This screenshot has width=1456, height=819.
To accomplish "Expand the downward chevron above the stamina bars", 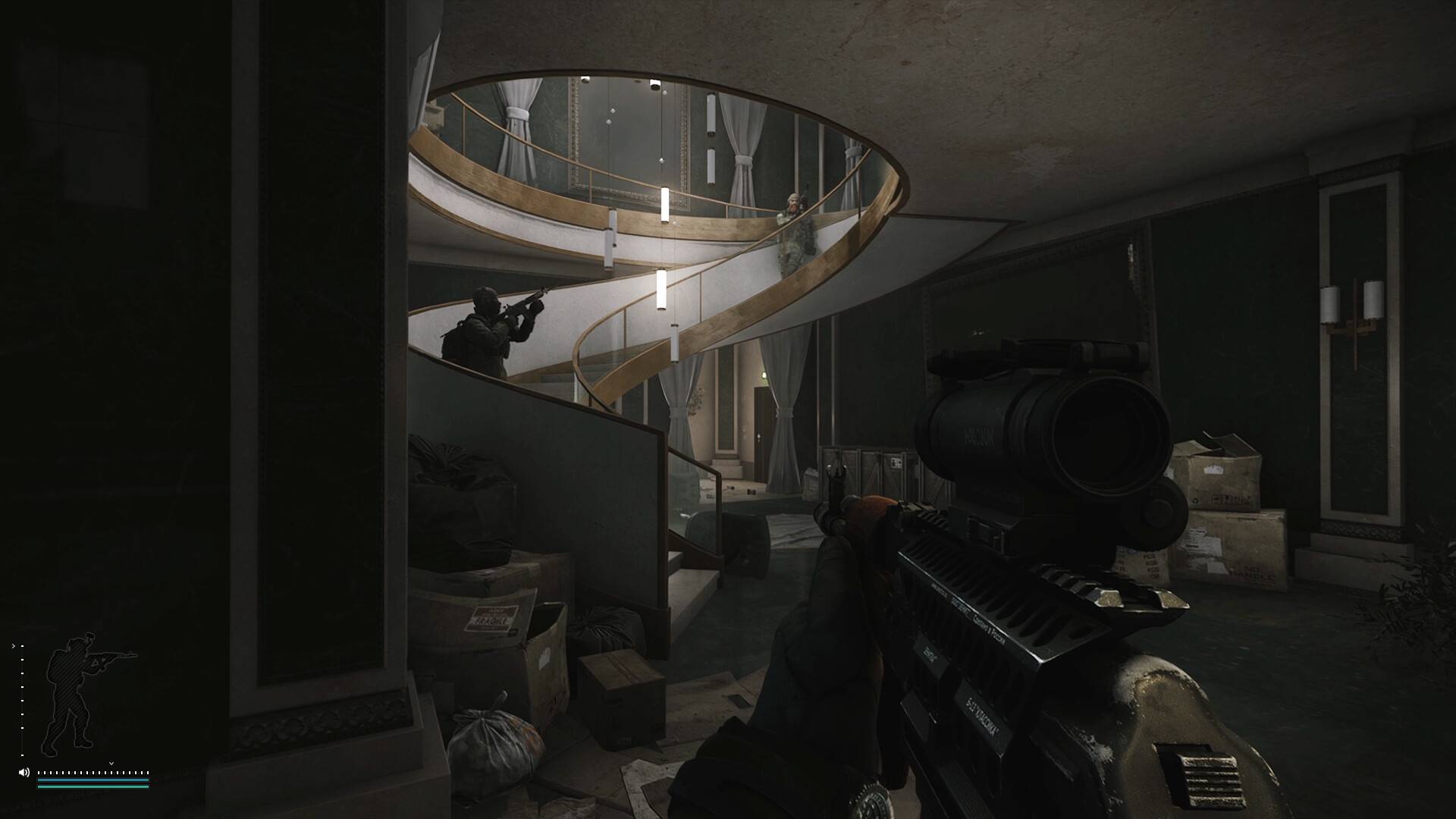I will [111, 764].
